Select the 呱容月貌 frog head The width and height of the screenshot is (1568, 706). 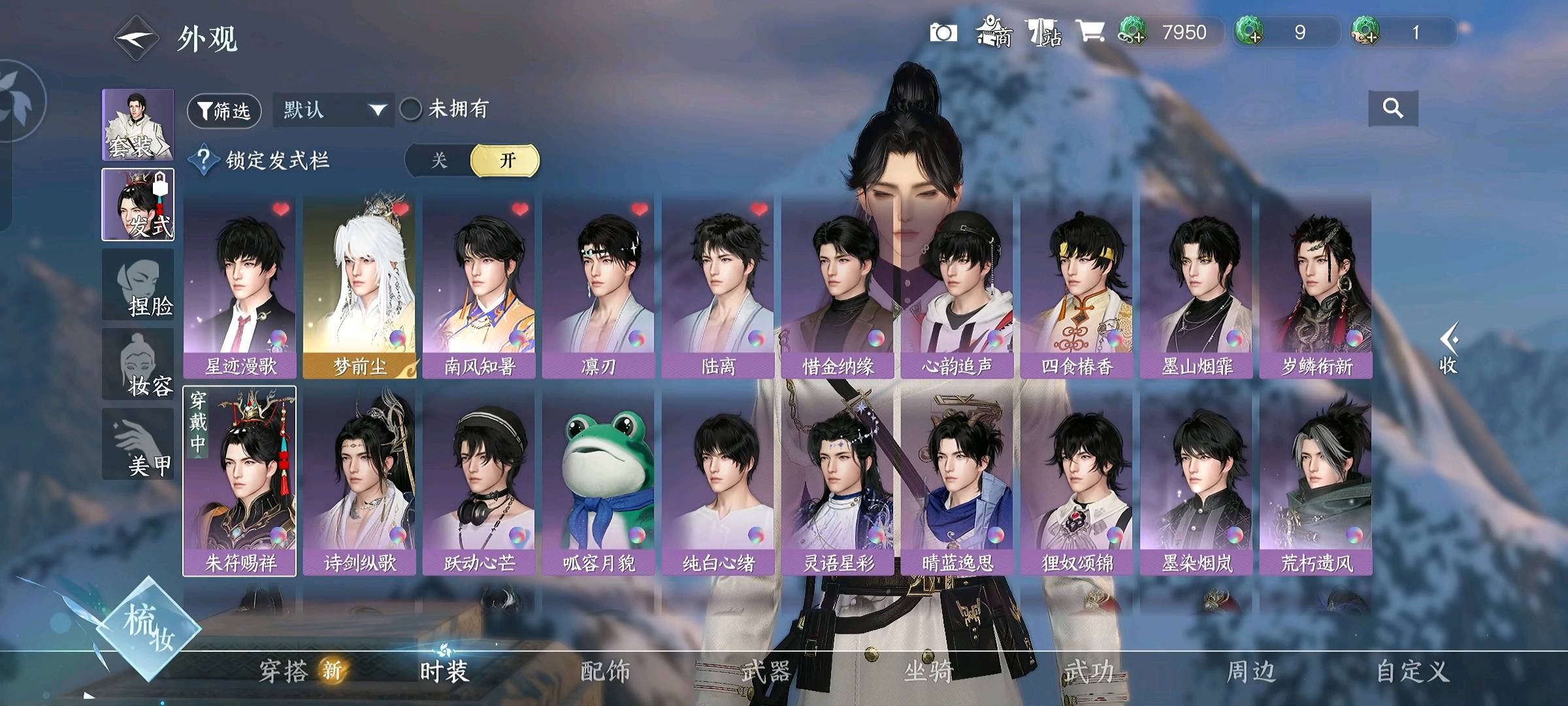pos(598,482)
